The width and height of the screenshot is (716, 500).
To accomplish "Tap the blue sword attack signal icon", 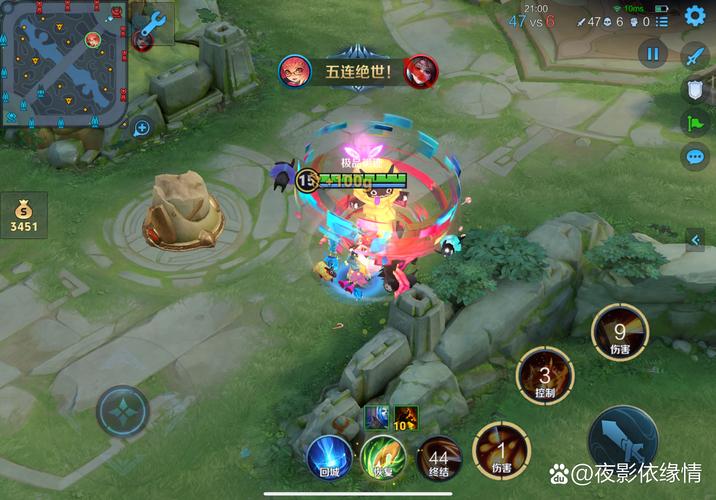I will tap(695, 56).
